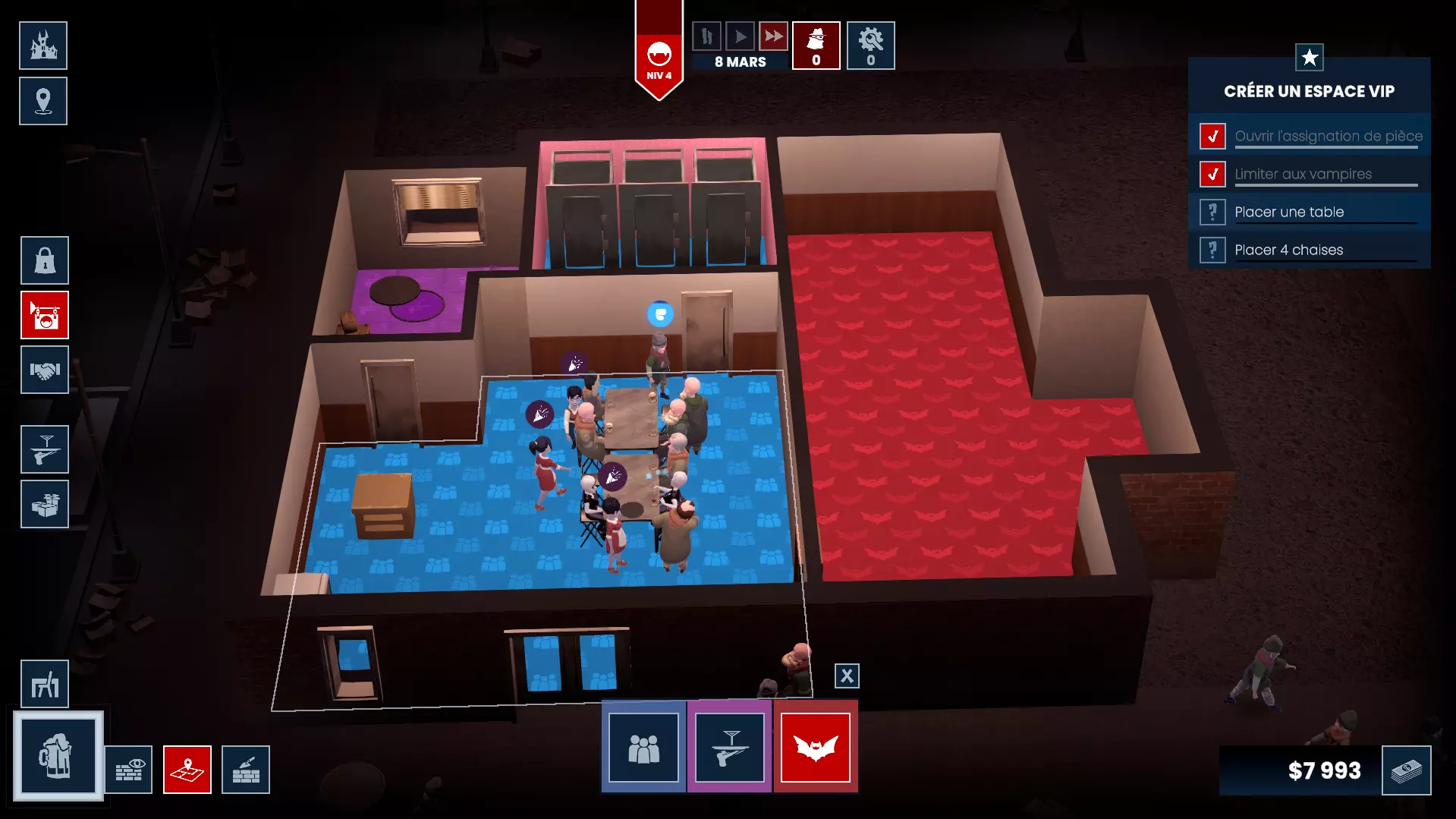Pause the game time
1456x819 pixels.
pyautogui.click(x=706, y=36)
